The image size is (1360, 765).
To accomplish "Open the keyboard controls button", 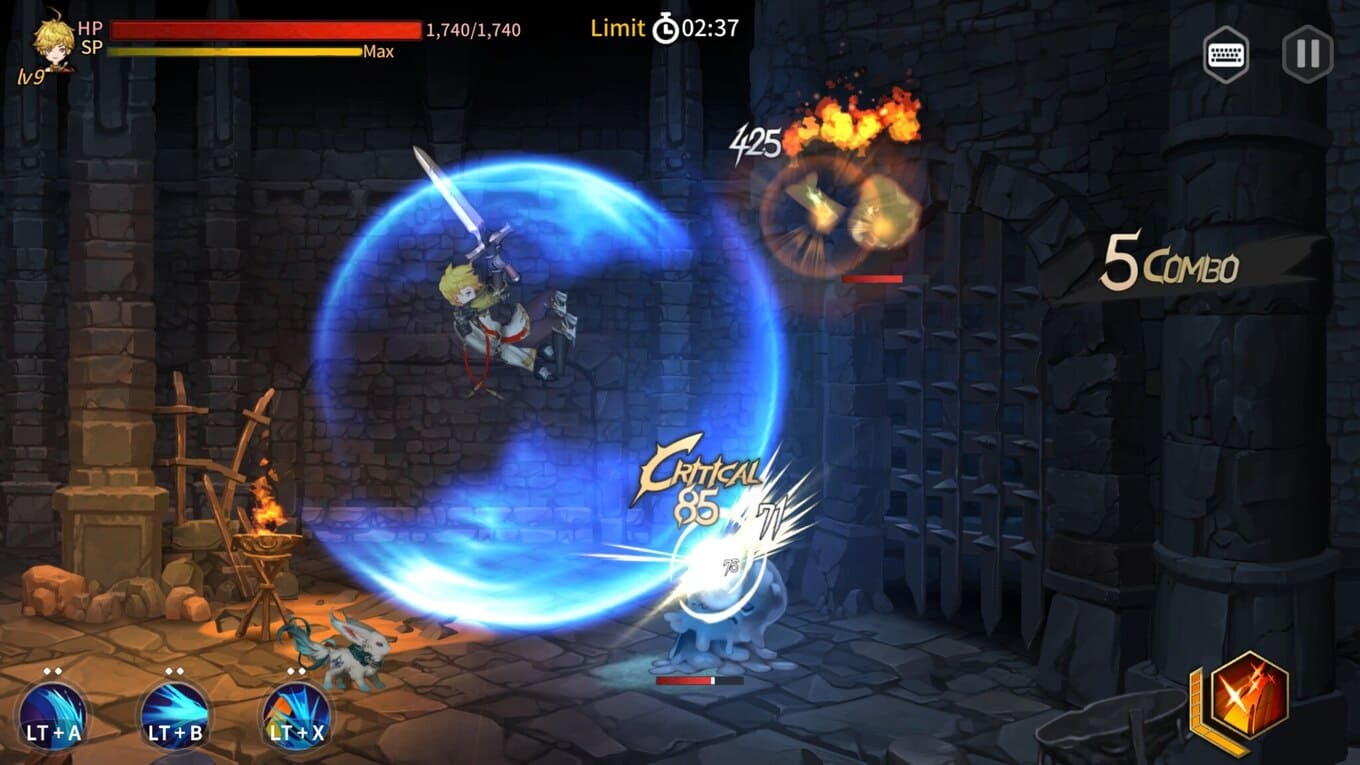I will [x=1227, y=53].
